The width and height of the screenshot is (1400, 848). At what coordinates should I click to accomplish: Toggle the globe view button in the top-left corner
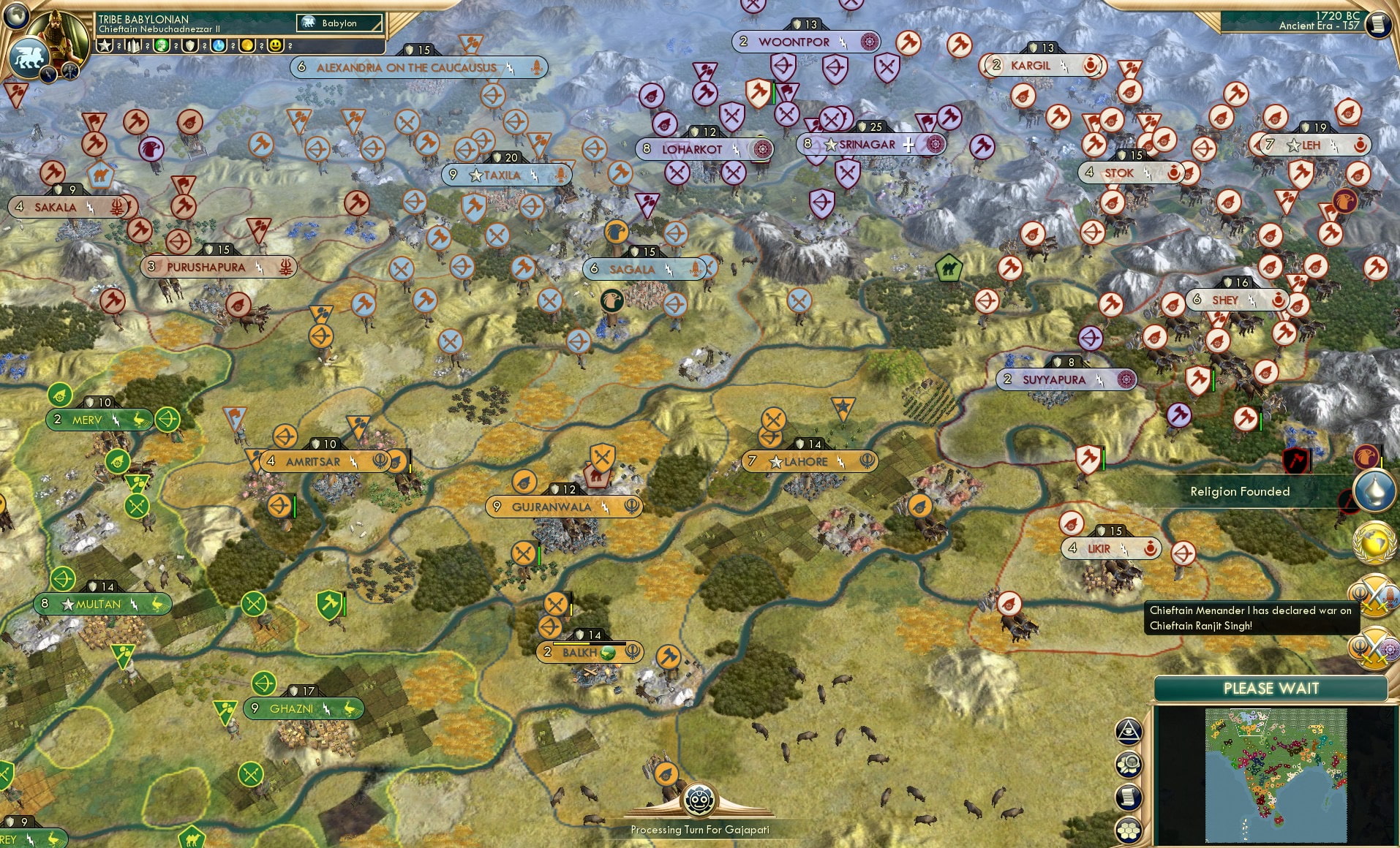(15, 15)
